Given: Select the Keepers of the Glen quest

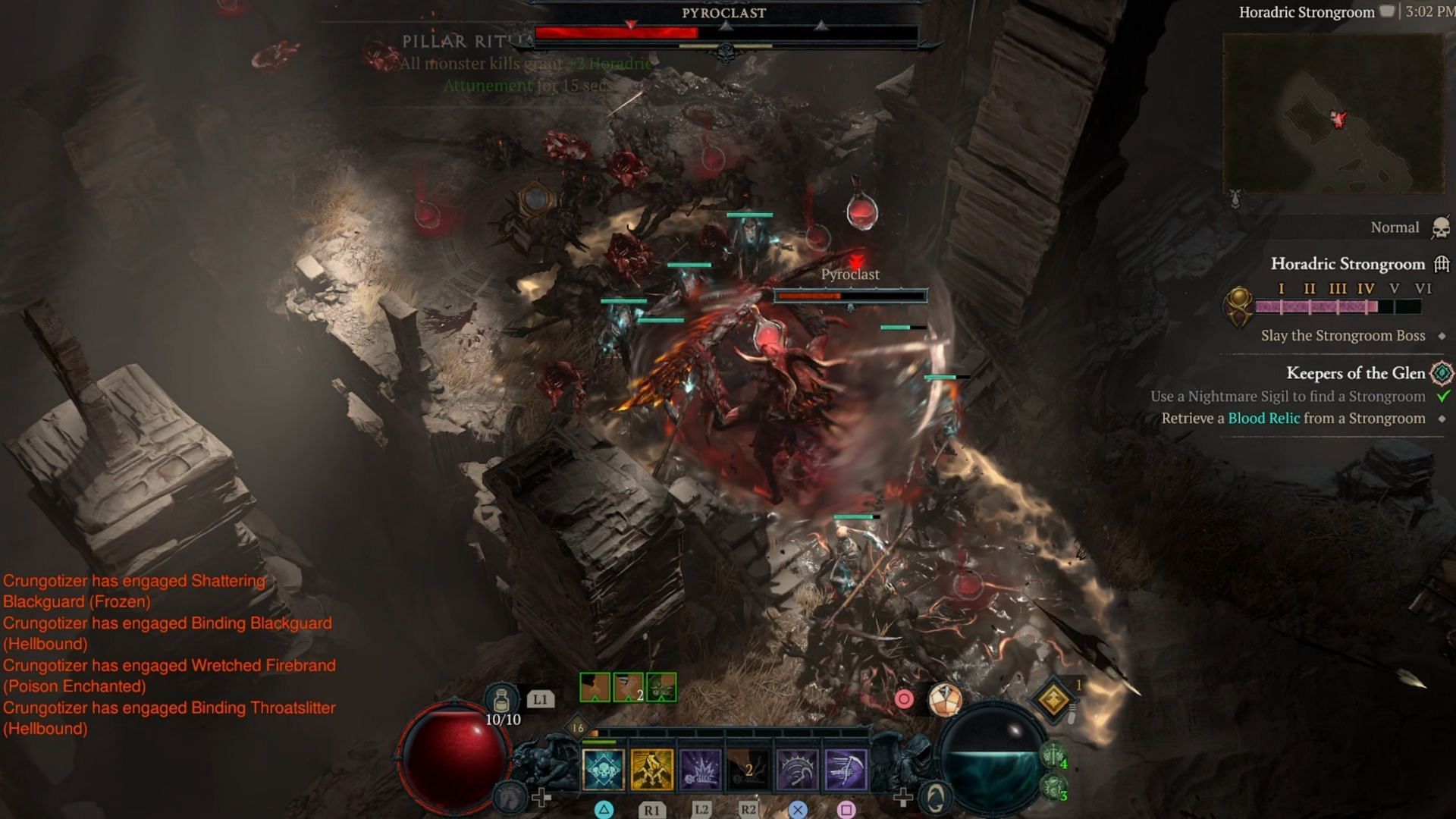Looking at the screenshot, I should point(1355,373).
